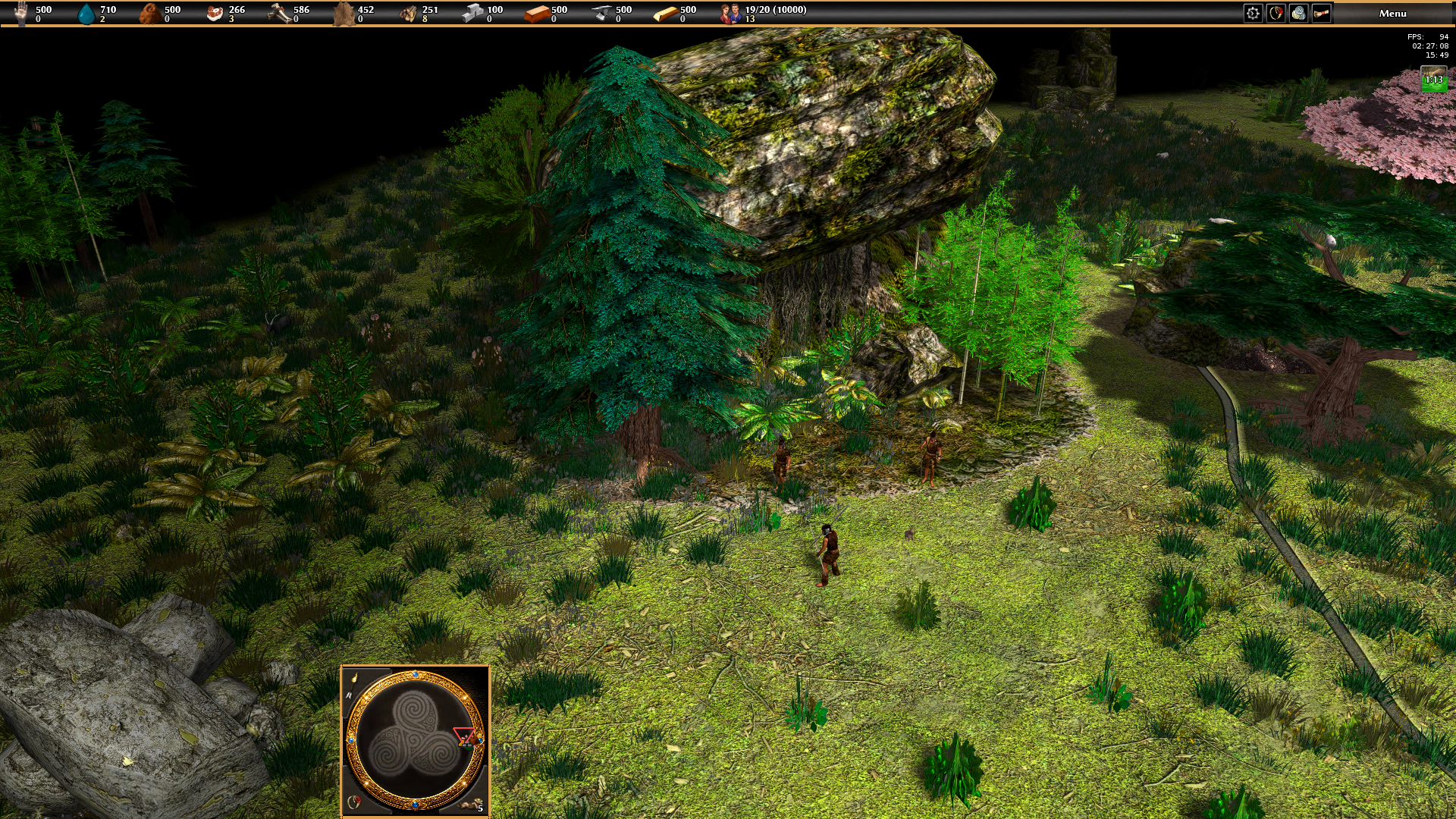Viewport: 1456px width, 819px height.
Task: Select the gold bar resource icon
Action: [665, 14]
